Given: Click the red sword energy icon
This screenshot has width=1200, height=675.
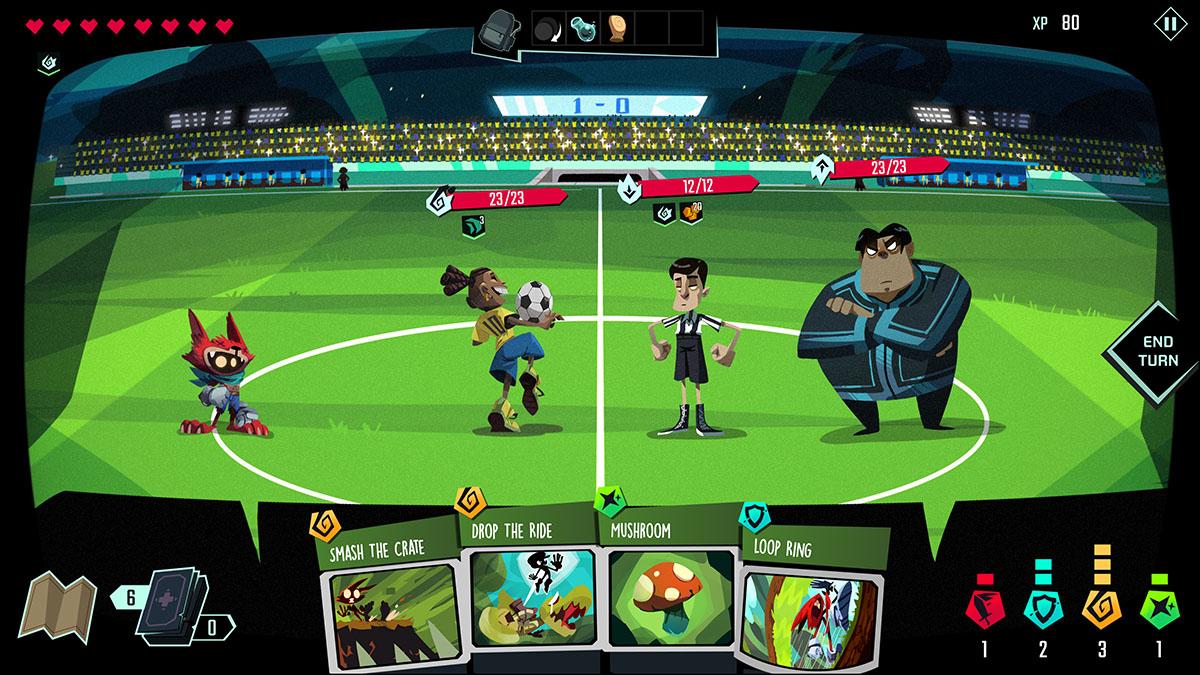Looking at the screenshot, I should point(984,607).
